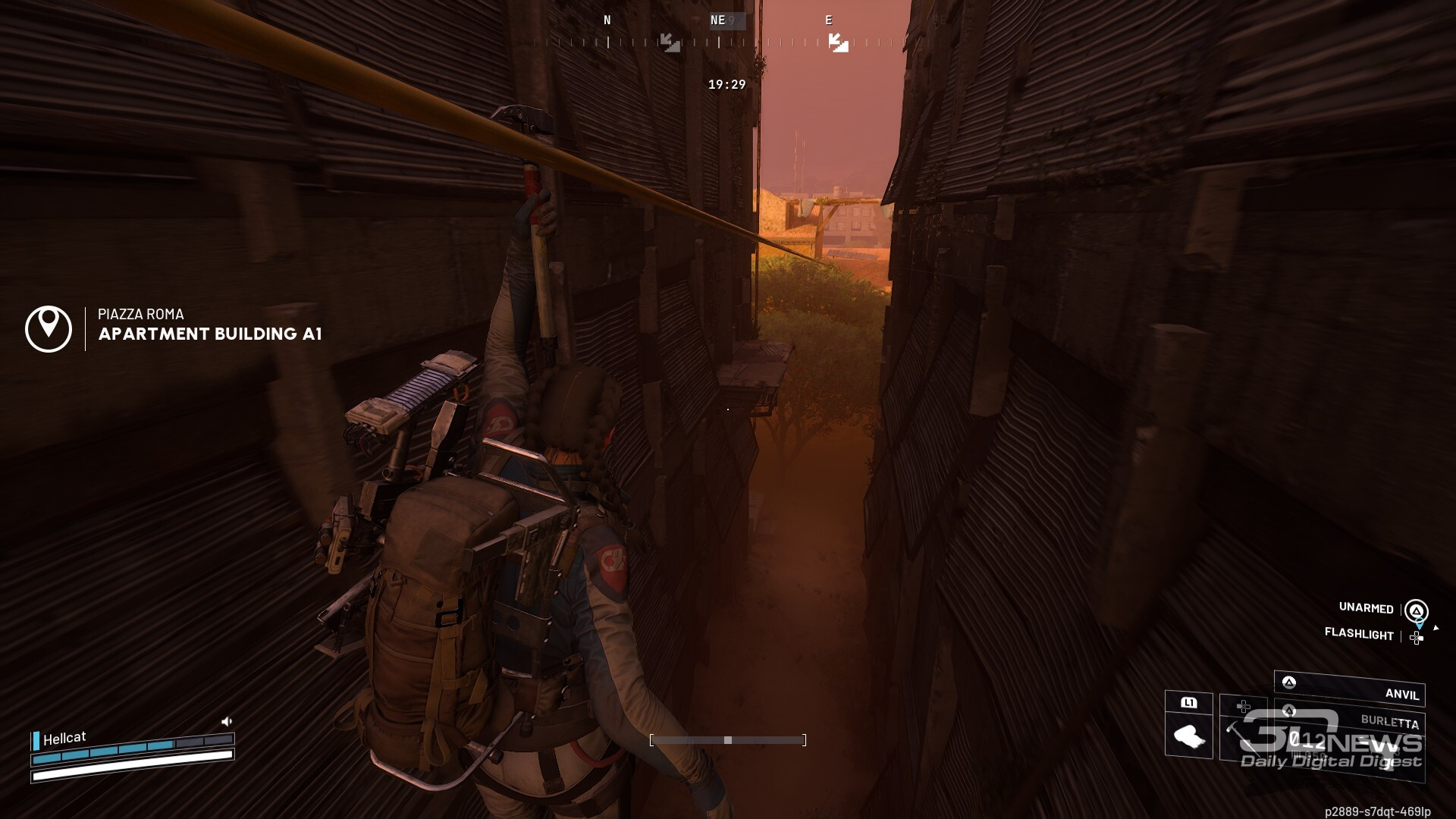Image resolution: width=1456 pixels, height=819 pixels.
Task: Choose the climbing hammer tool slot
Action: (1243, 736)
